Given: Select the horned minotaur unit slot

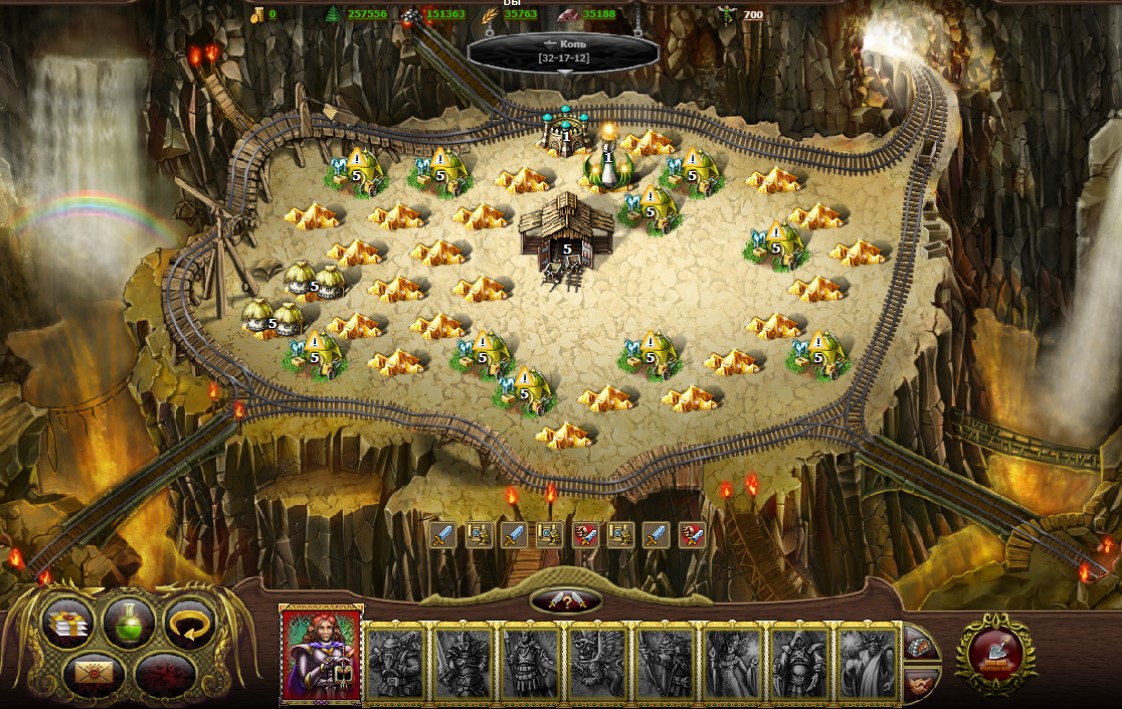Looking at the screenshot, I should (867, 662).
